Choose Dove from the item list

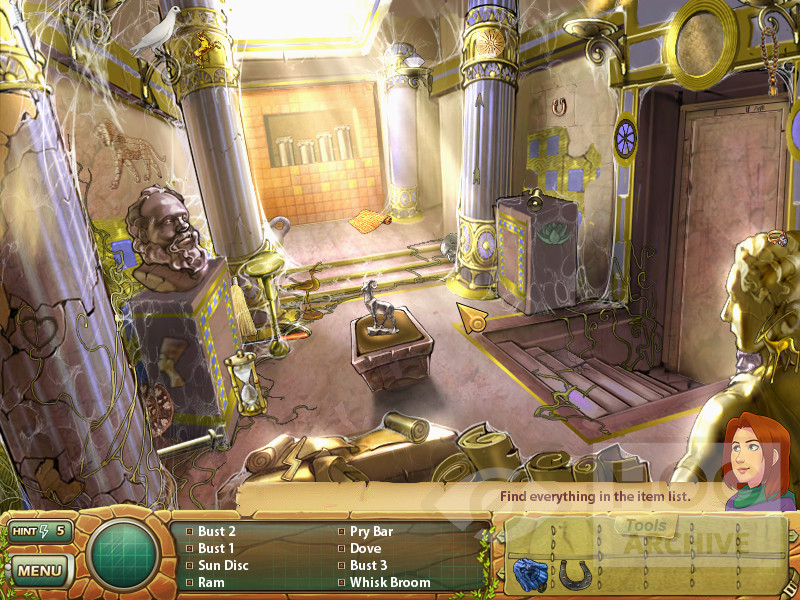[x=365, y=548]
